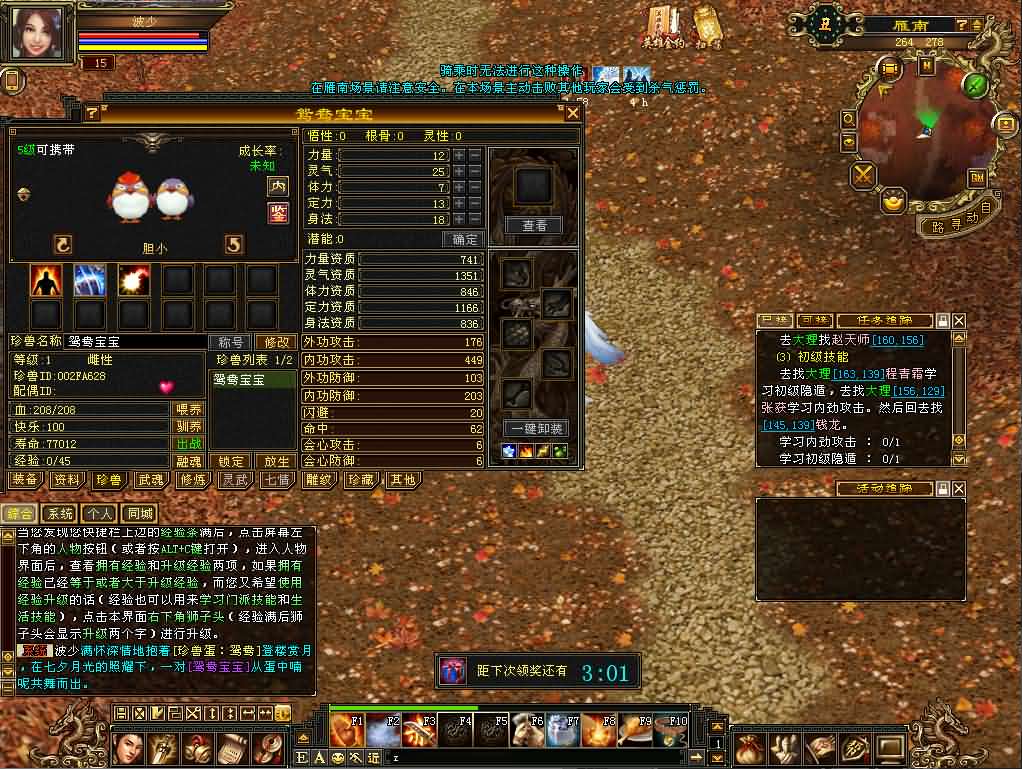Click the 查看 view button
This screenshot has height=769, width=1022.
pos(535,226)
